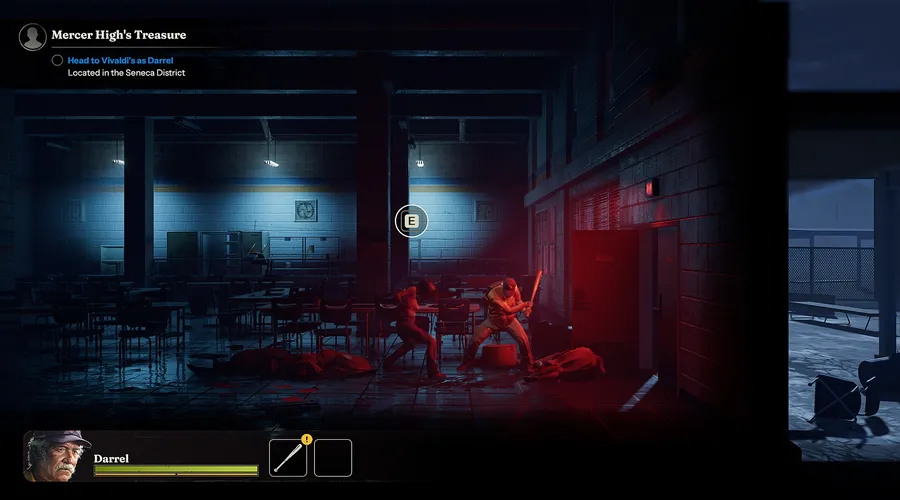
Task: Open the Mercer High's Treasure quest tracker
Action: coord(118,35)
